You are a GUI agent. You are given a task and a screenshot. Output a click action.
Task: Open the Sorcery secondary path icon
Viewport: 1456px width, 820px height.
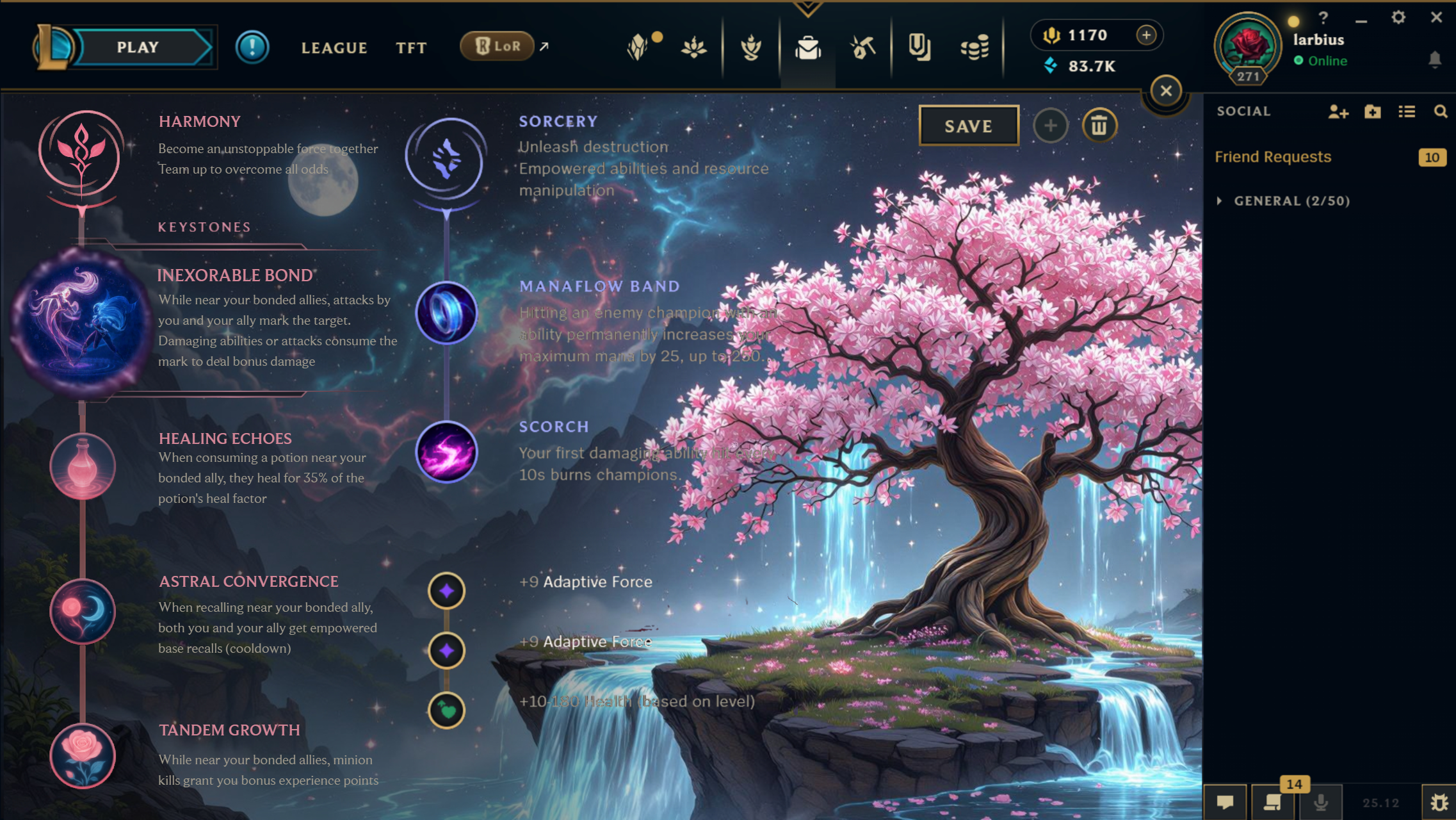tap(446, 158)
